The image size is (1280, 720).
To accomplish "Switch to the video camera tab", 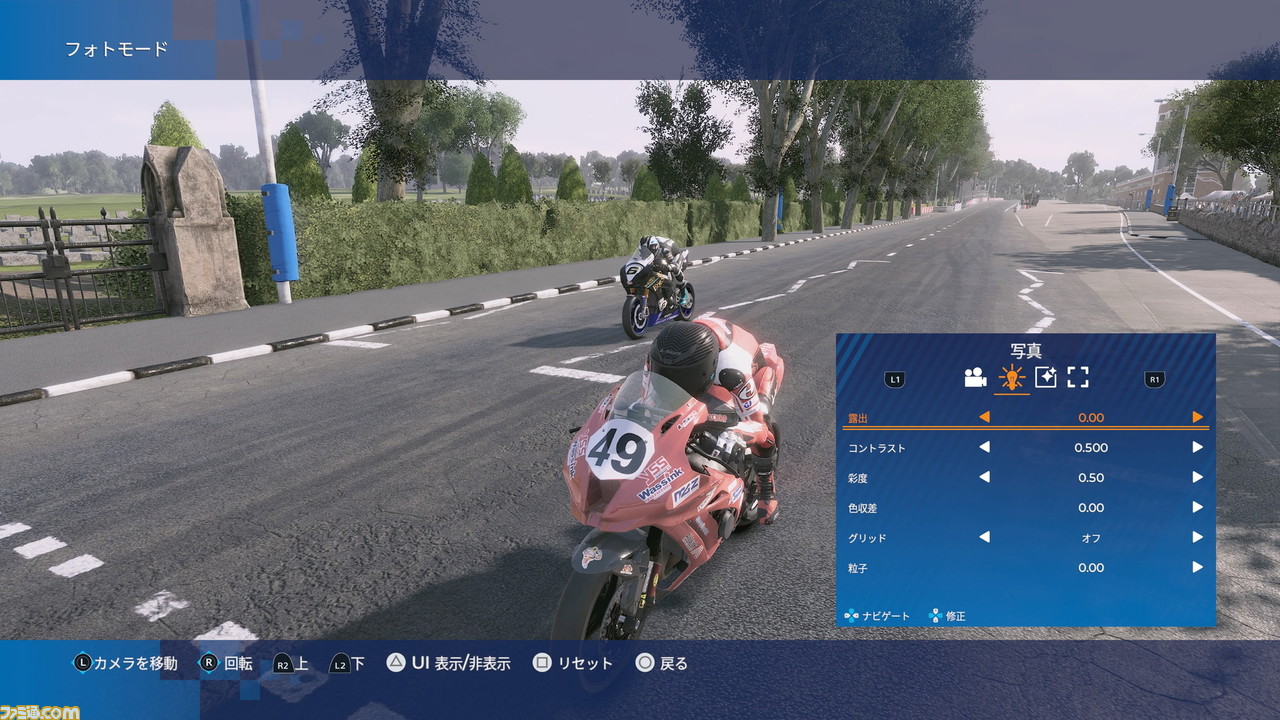I will (x=975, y=377).
